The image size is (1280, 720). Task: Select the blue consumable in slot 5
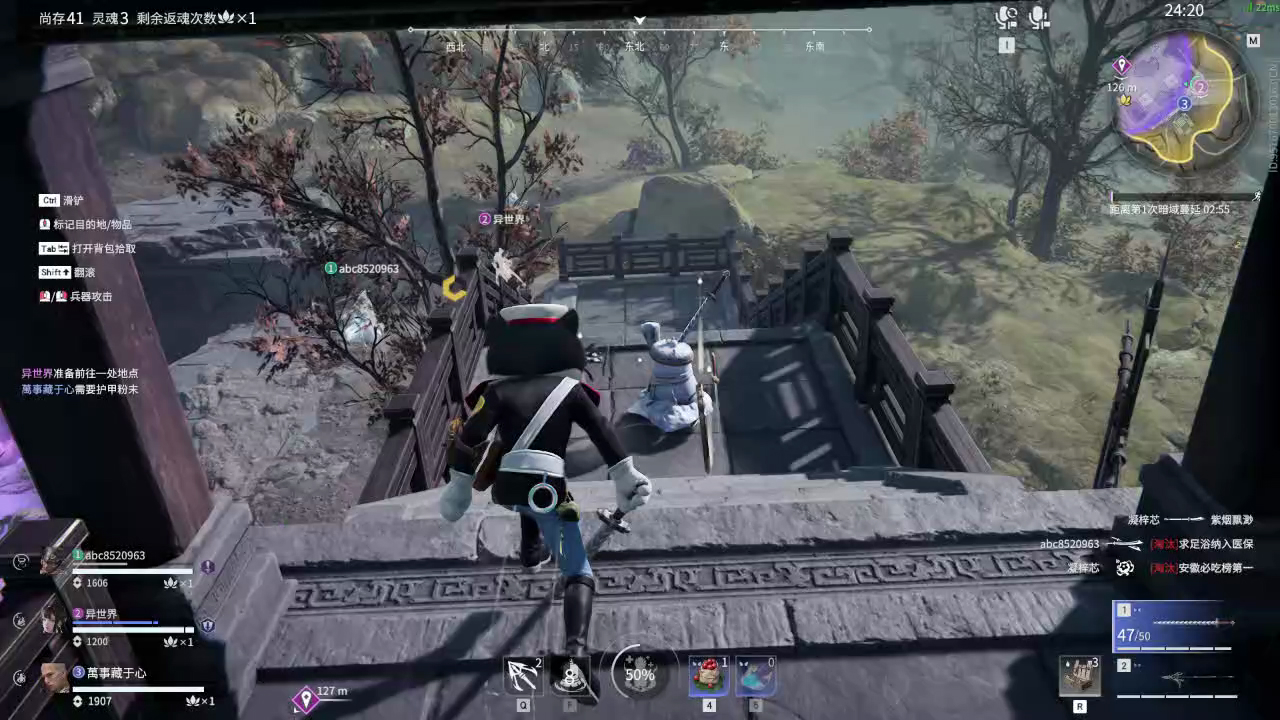point(755,676)
